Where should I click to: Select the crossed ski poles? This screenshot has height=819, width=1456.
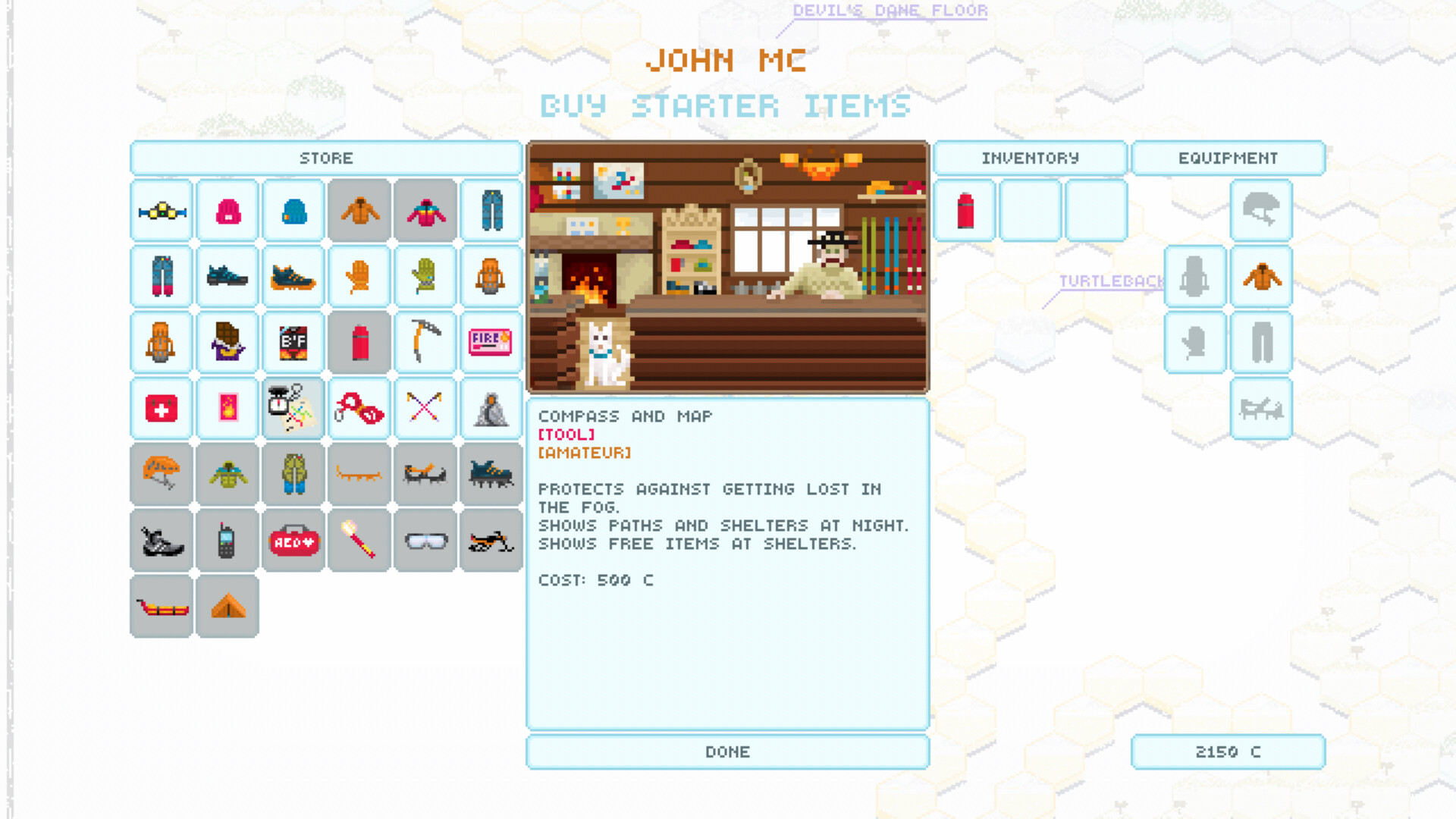pos(425,408)
